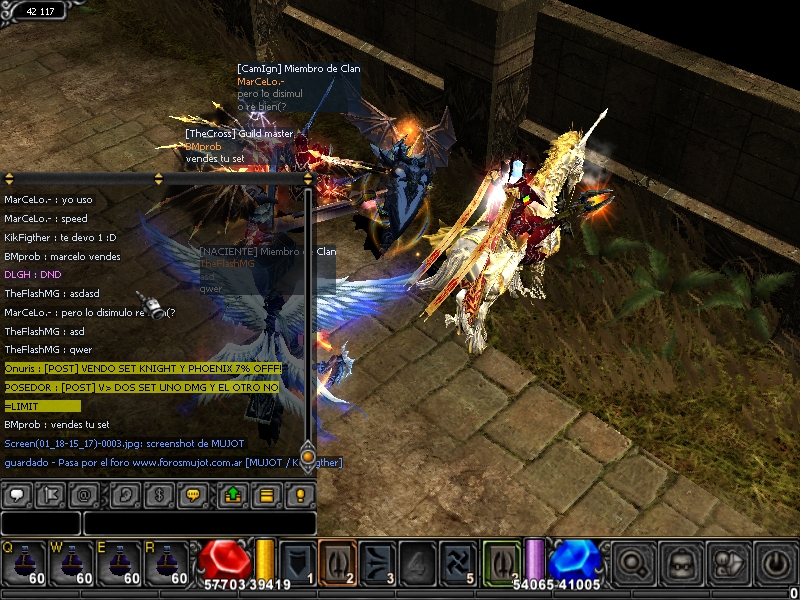Toggle the yellow speech bubble button
Image resolution: width=800 pixels, height=600 pixels.
click(x=194, y=494)
